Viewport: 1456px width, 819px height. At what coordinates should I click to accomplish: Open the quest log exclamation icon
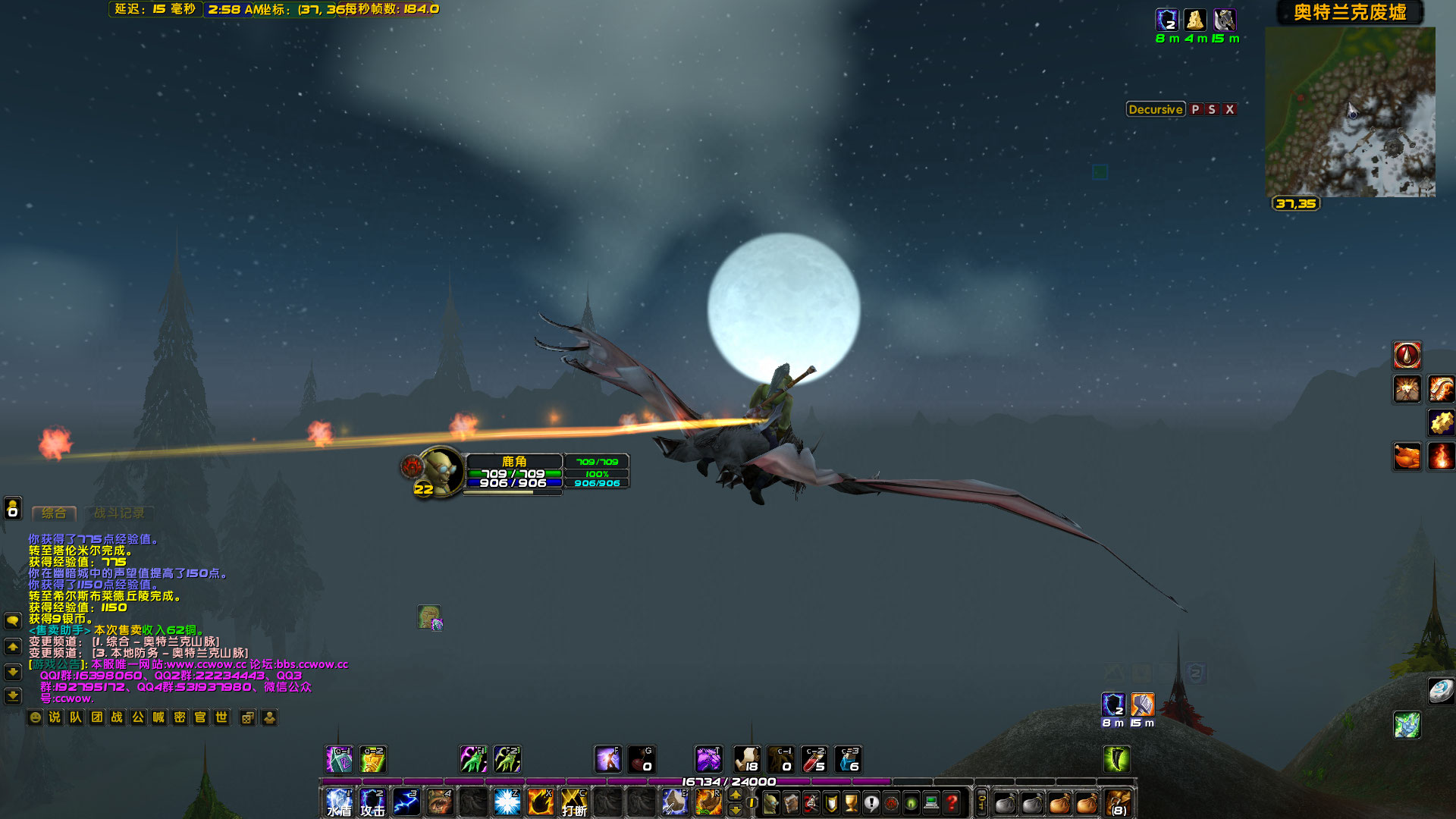871,802
